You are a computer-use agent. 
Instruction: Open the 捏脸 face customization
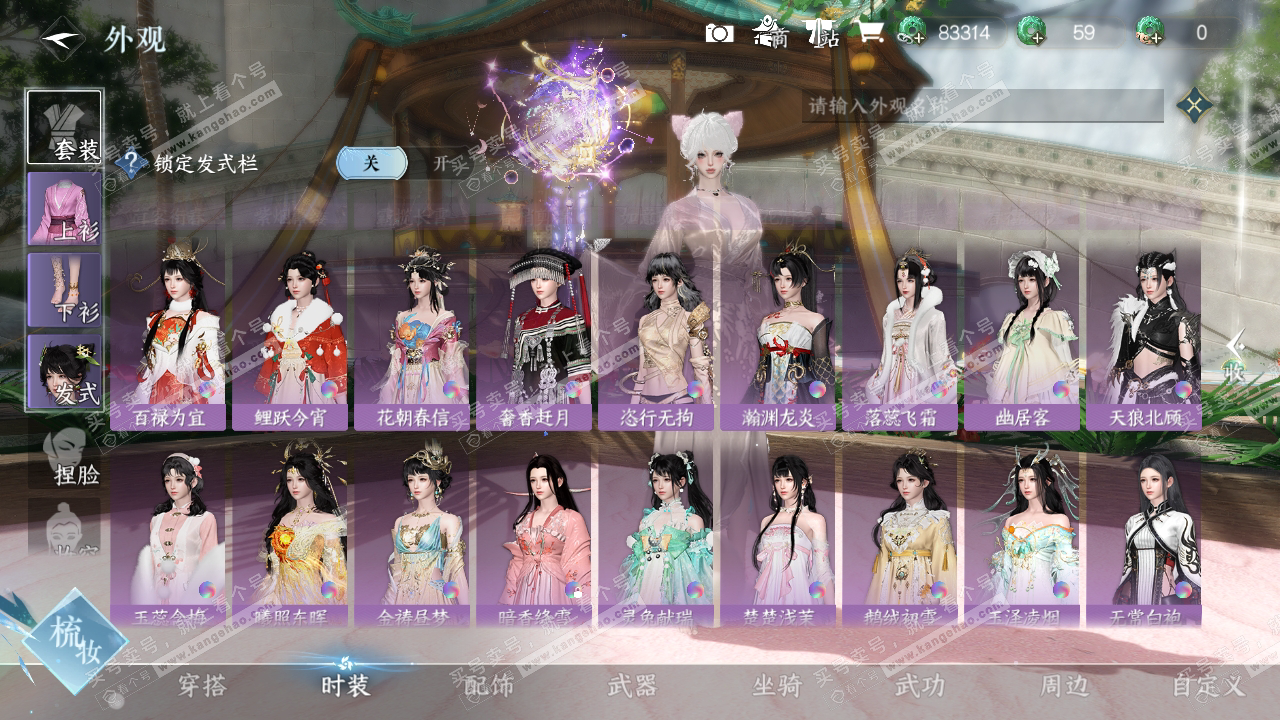tap(66, 456)
